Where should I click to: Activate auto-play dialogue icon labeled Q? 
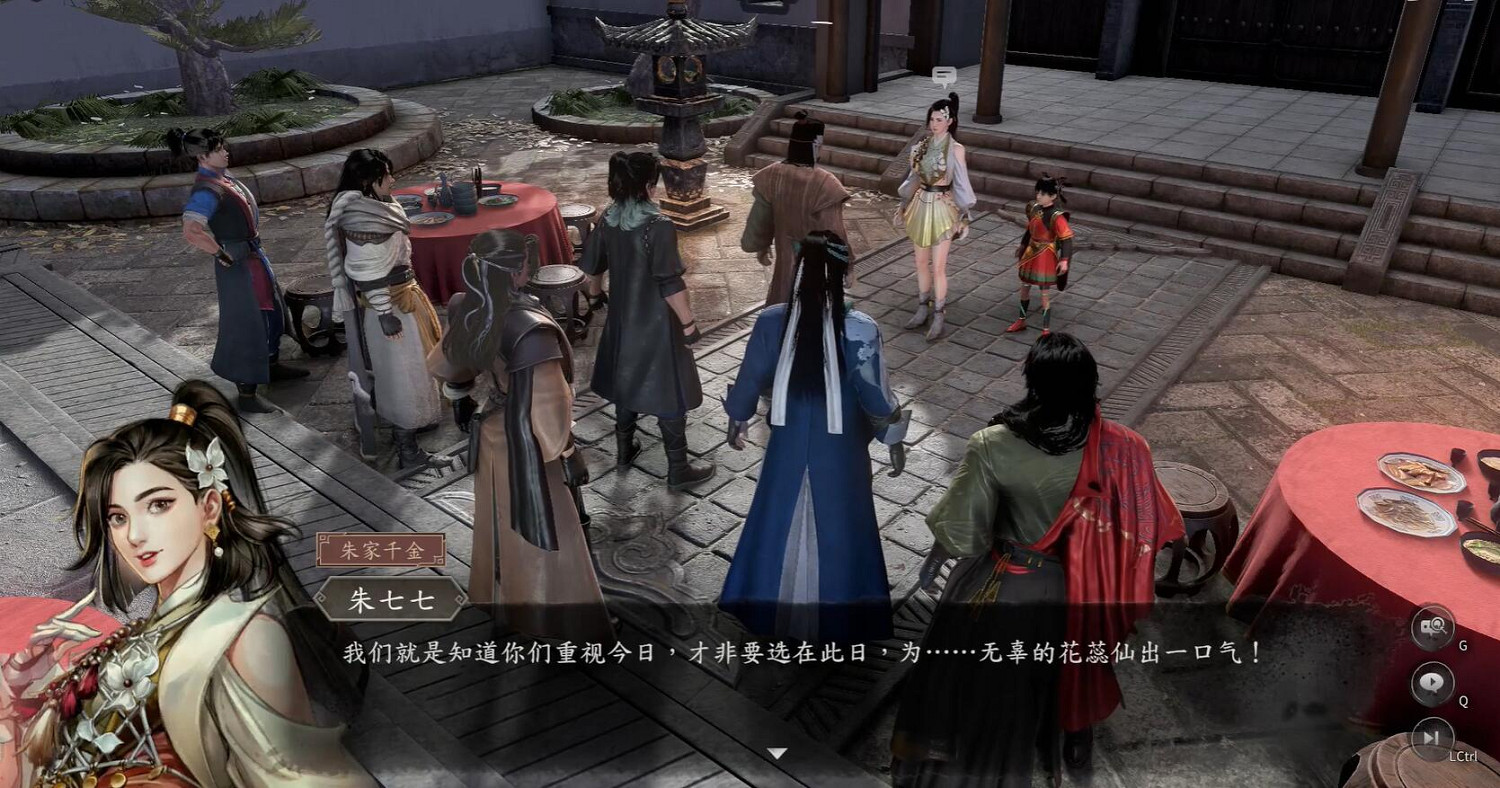click(1434, 681)
